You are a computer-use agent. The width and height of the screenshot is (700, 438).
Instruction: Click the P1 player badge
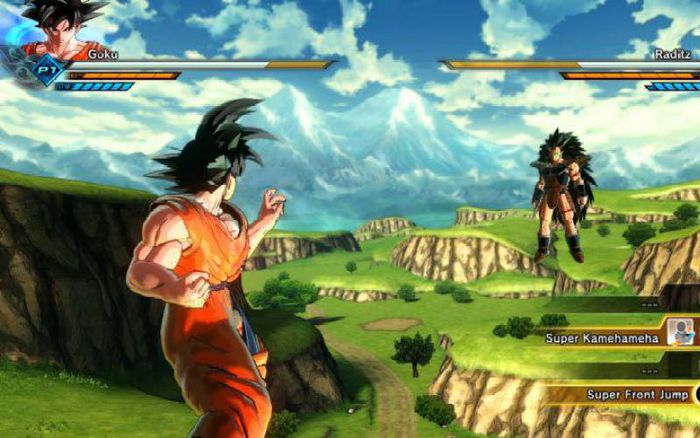coord(43,70)
